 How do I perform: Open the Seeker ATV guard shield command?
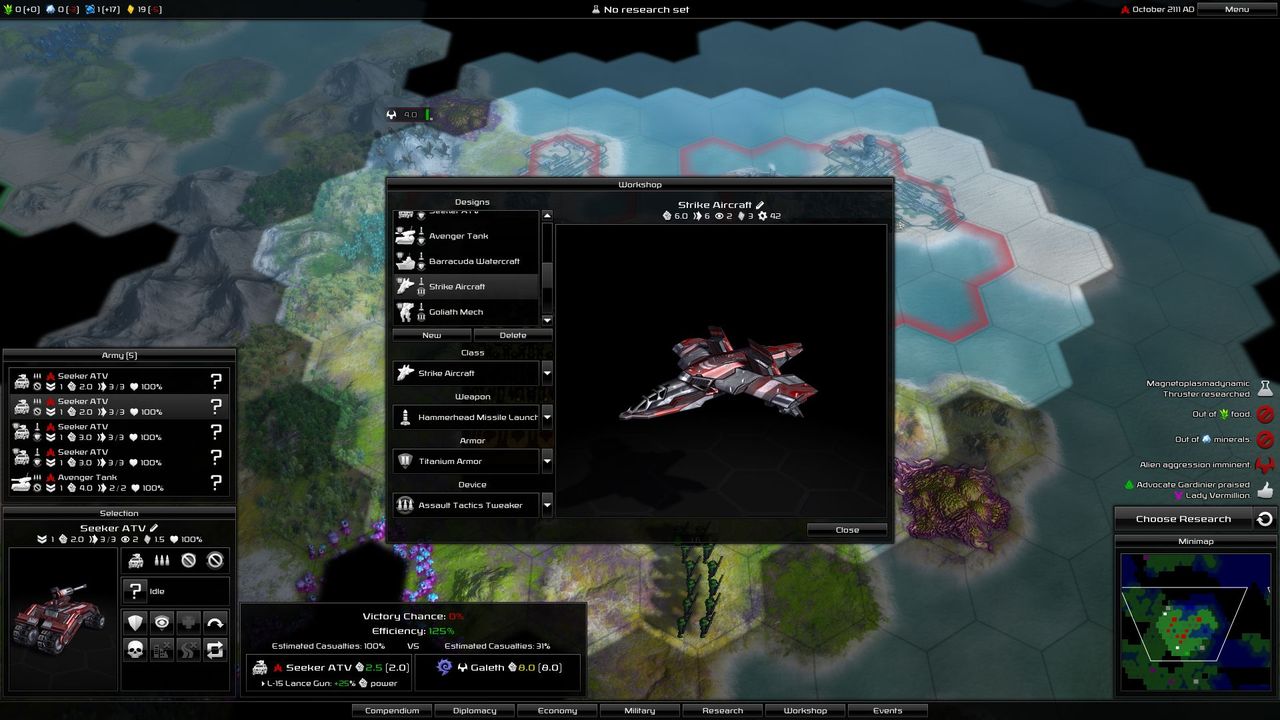134,622
